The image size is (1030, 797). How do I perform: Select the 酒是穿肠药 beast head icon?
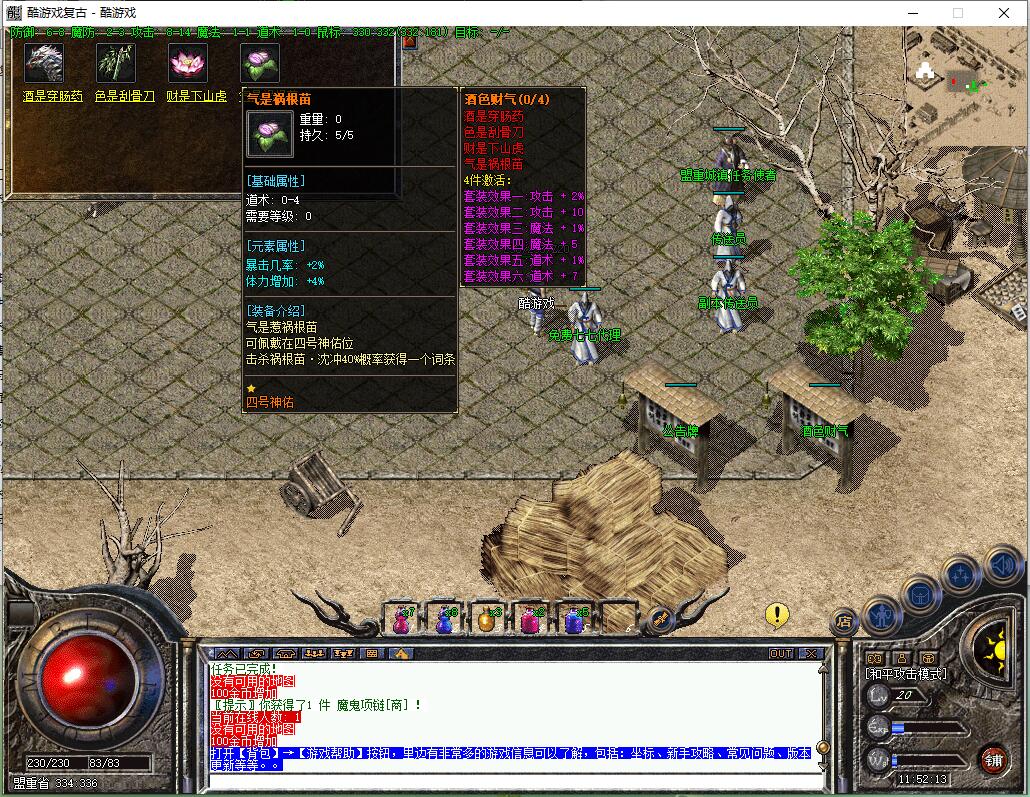[x=43, y=63]
